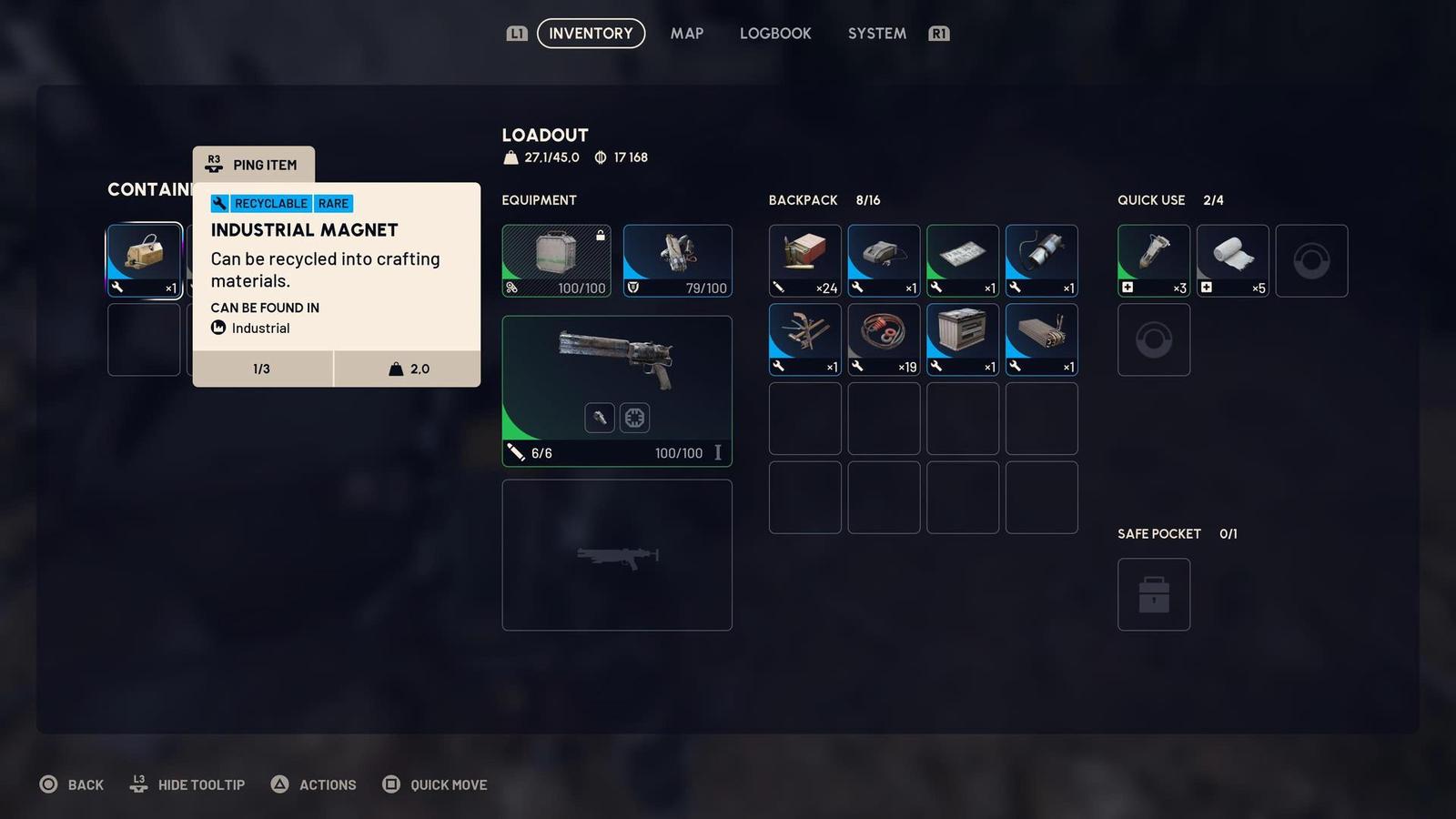Screen dimensions: 1456x819
Task: Select the bundle of rusted metal scrap
Action: coord(804,339)
